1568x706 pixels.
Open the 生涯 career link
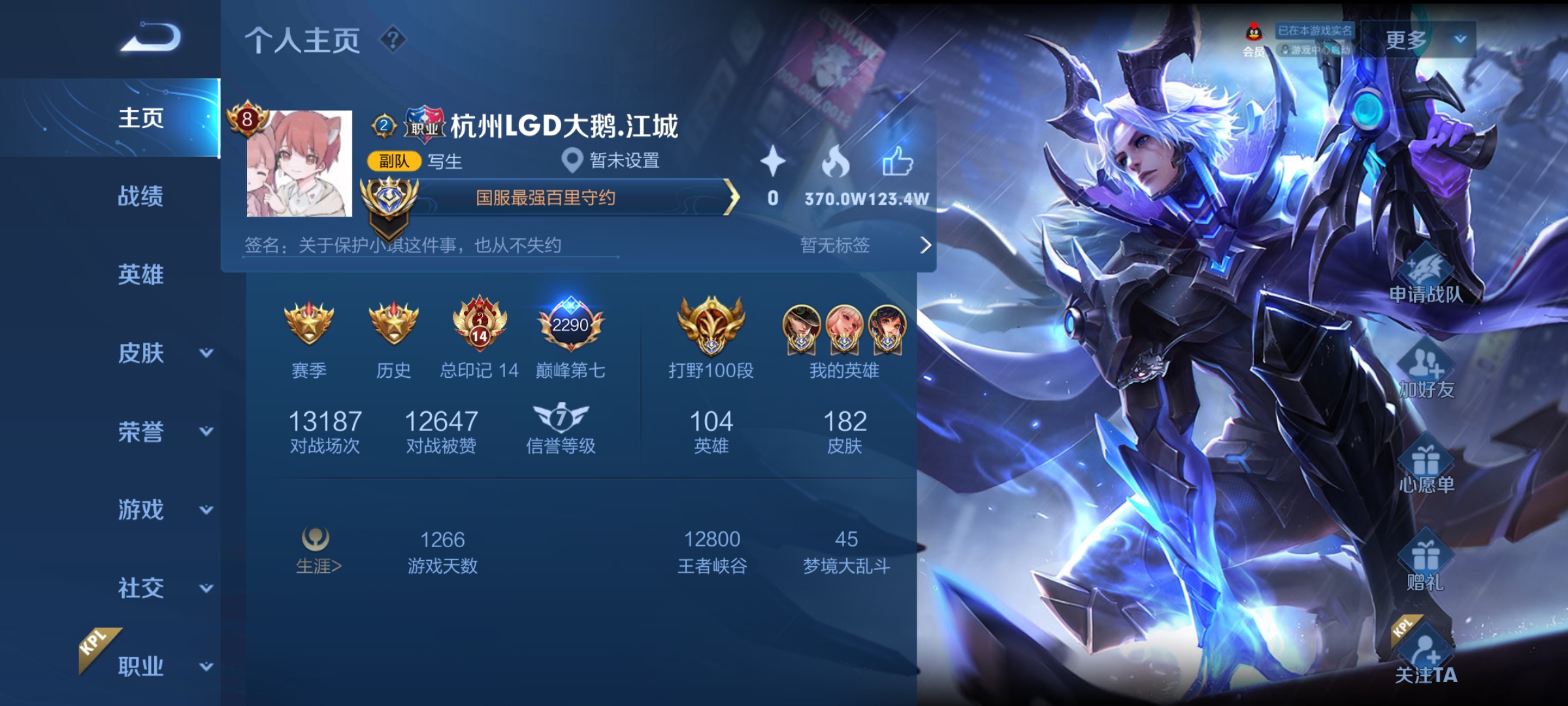pyautogui.click(x=318, y=552)
